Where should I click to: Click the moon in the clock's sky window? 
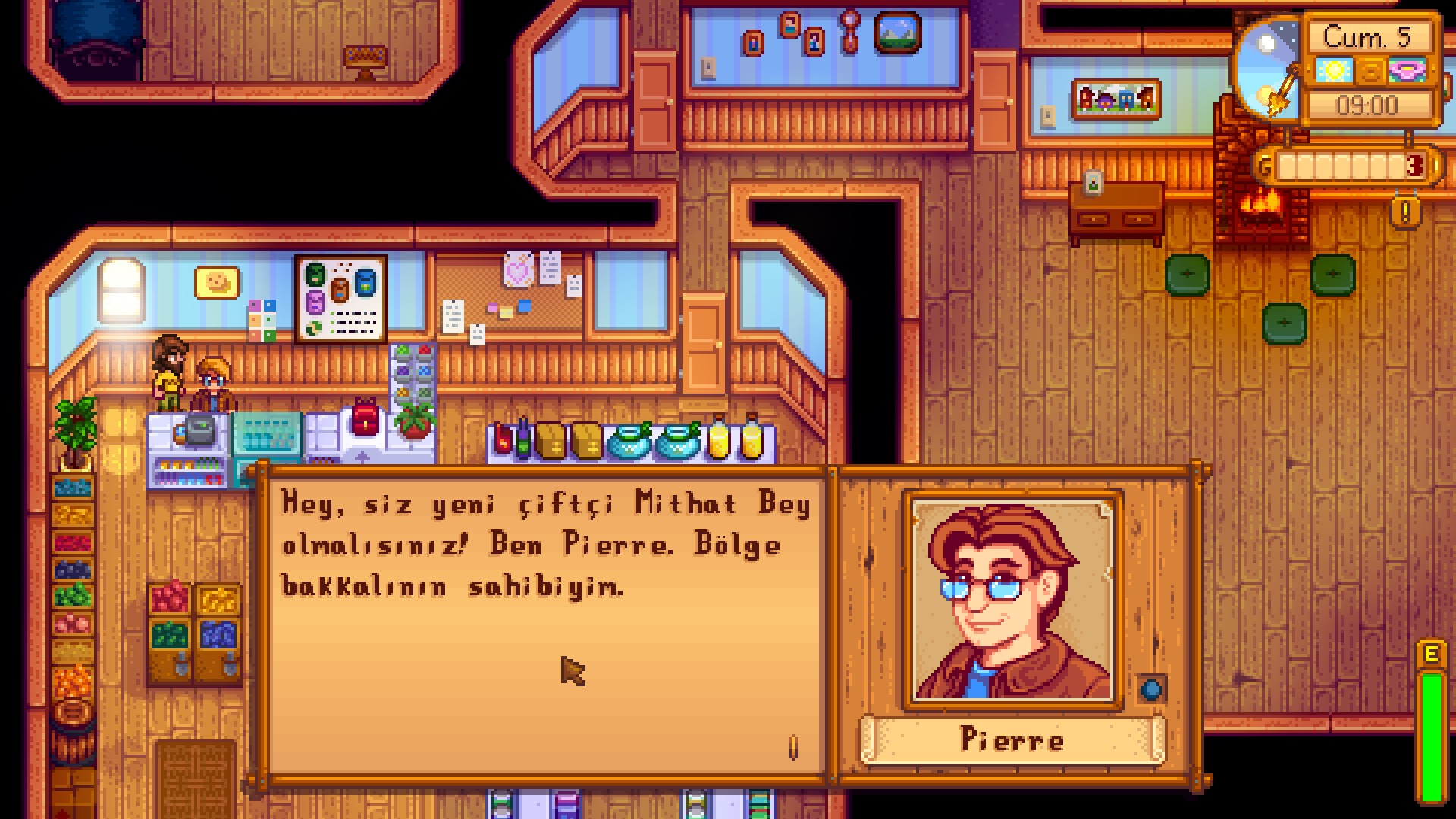point(1265,42)
